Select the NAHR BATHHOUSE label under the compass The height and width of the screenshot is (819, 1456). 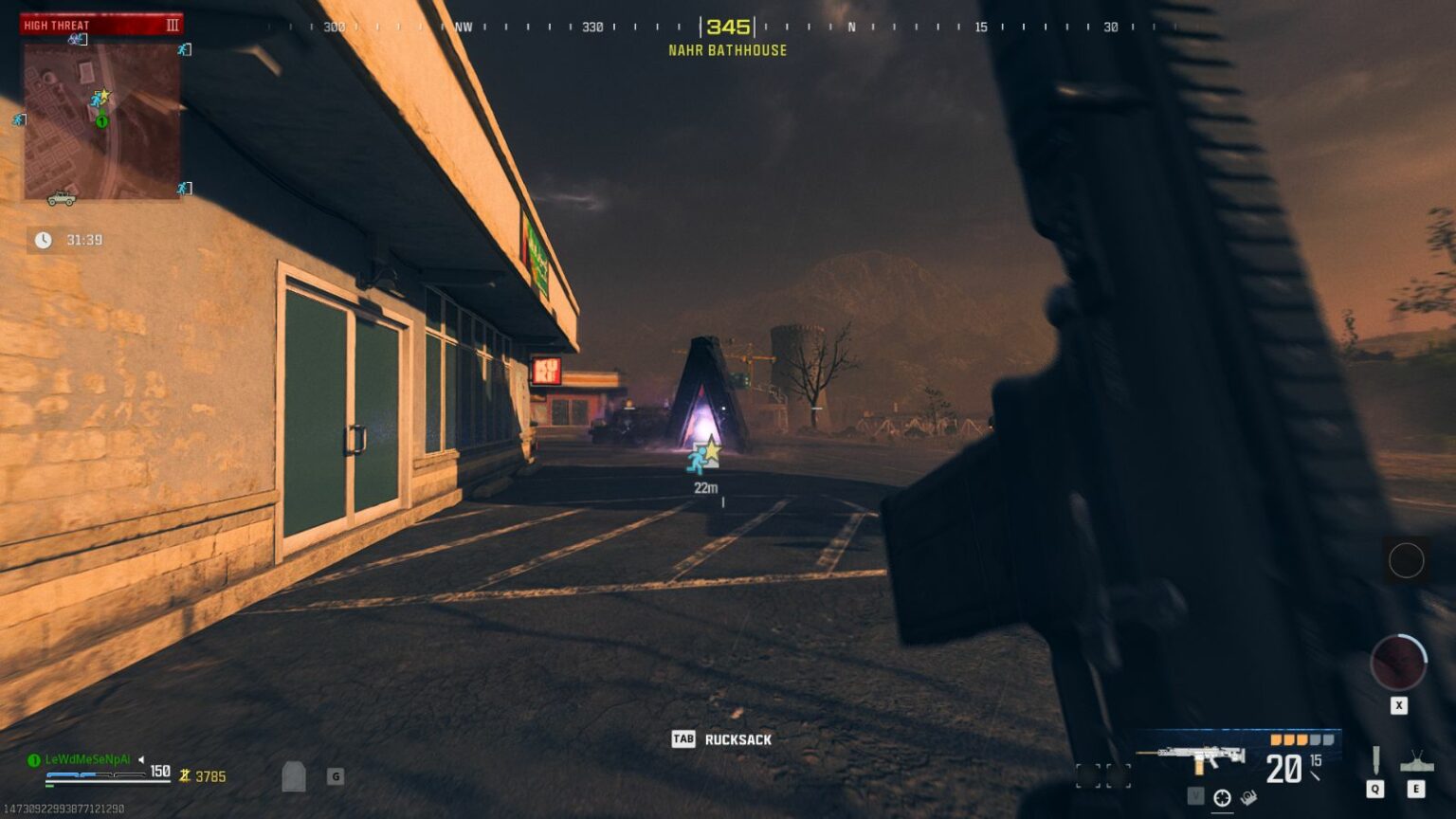[x=725, y=51]
